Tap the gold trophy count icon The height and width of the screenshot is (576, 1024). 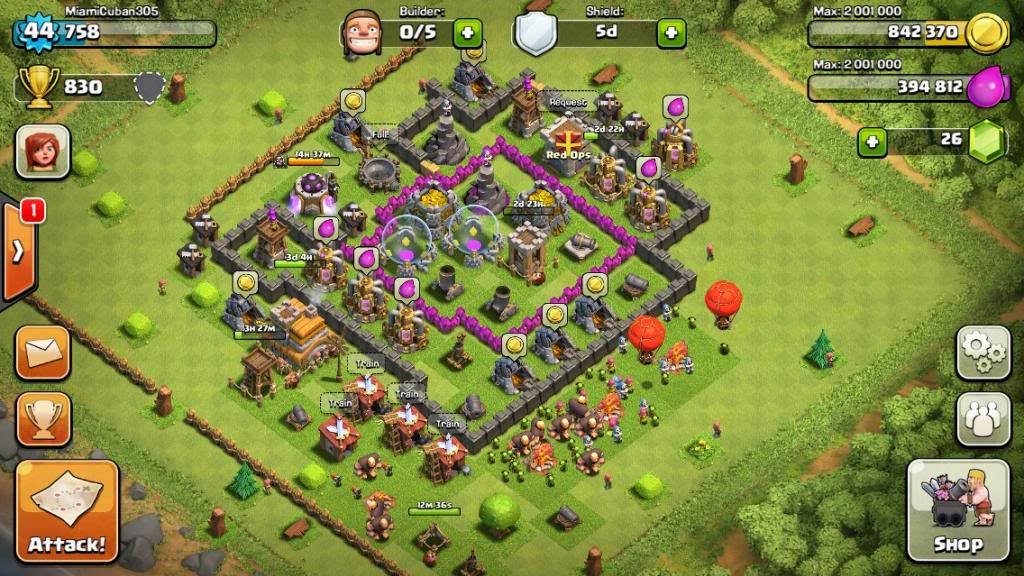coord(38,88)
